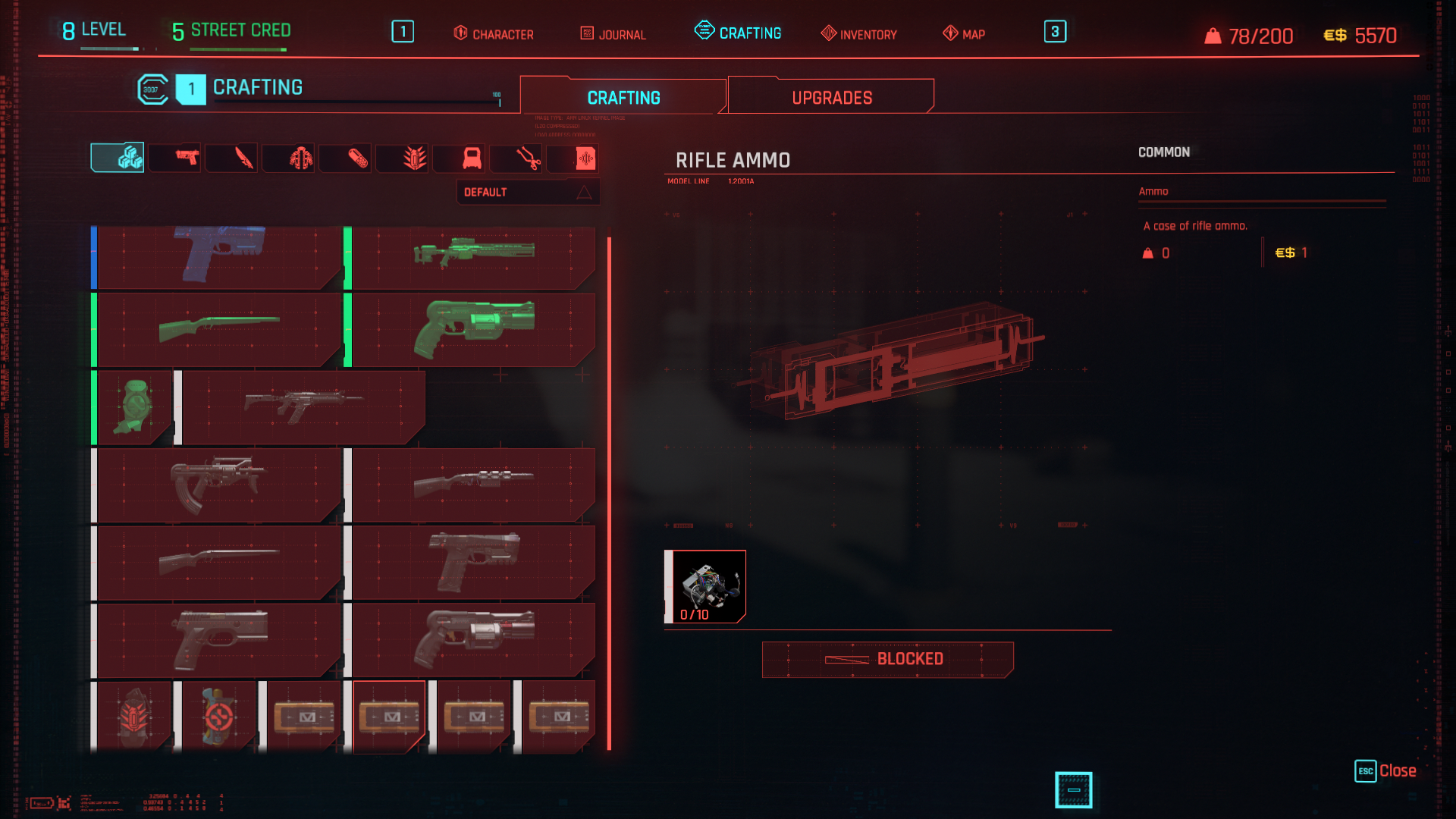Click the Blocked craft button
This screenshot has height=819, width=1456.
[887, 659]
